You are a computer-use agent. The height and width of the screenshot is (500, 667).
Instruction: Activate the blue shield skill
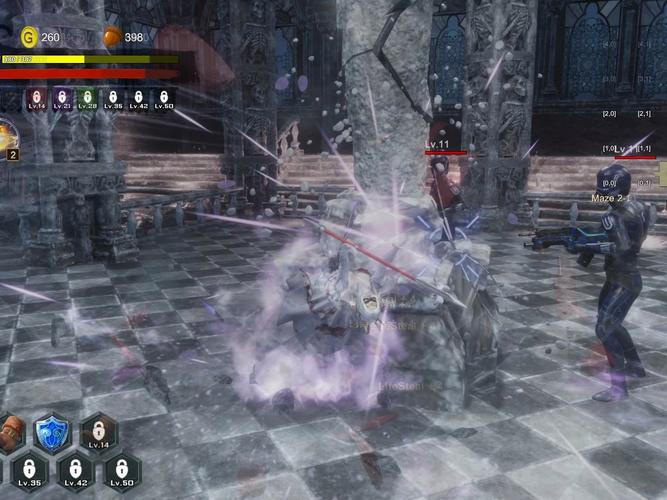click(x=51, y=433)
